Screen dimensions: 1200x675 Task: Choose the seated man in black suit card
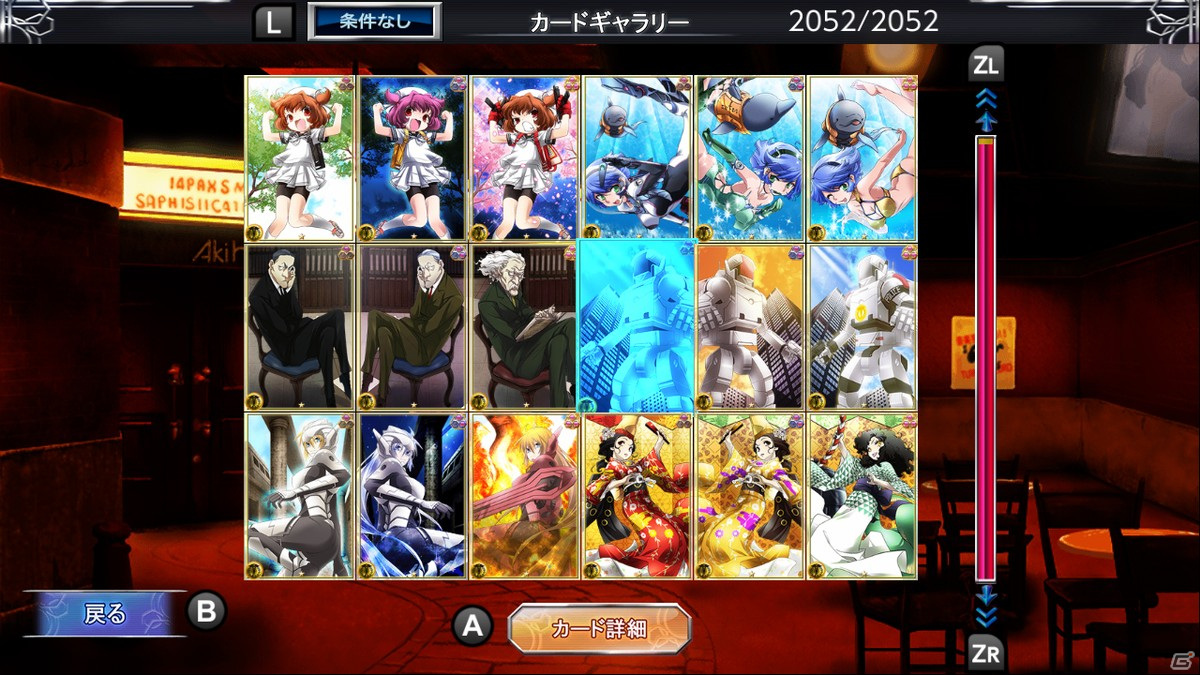click(300, 326)
